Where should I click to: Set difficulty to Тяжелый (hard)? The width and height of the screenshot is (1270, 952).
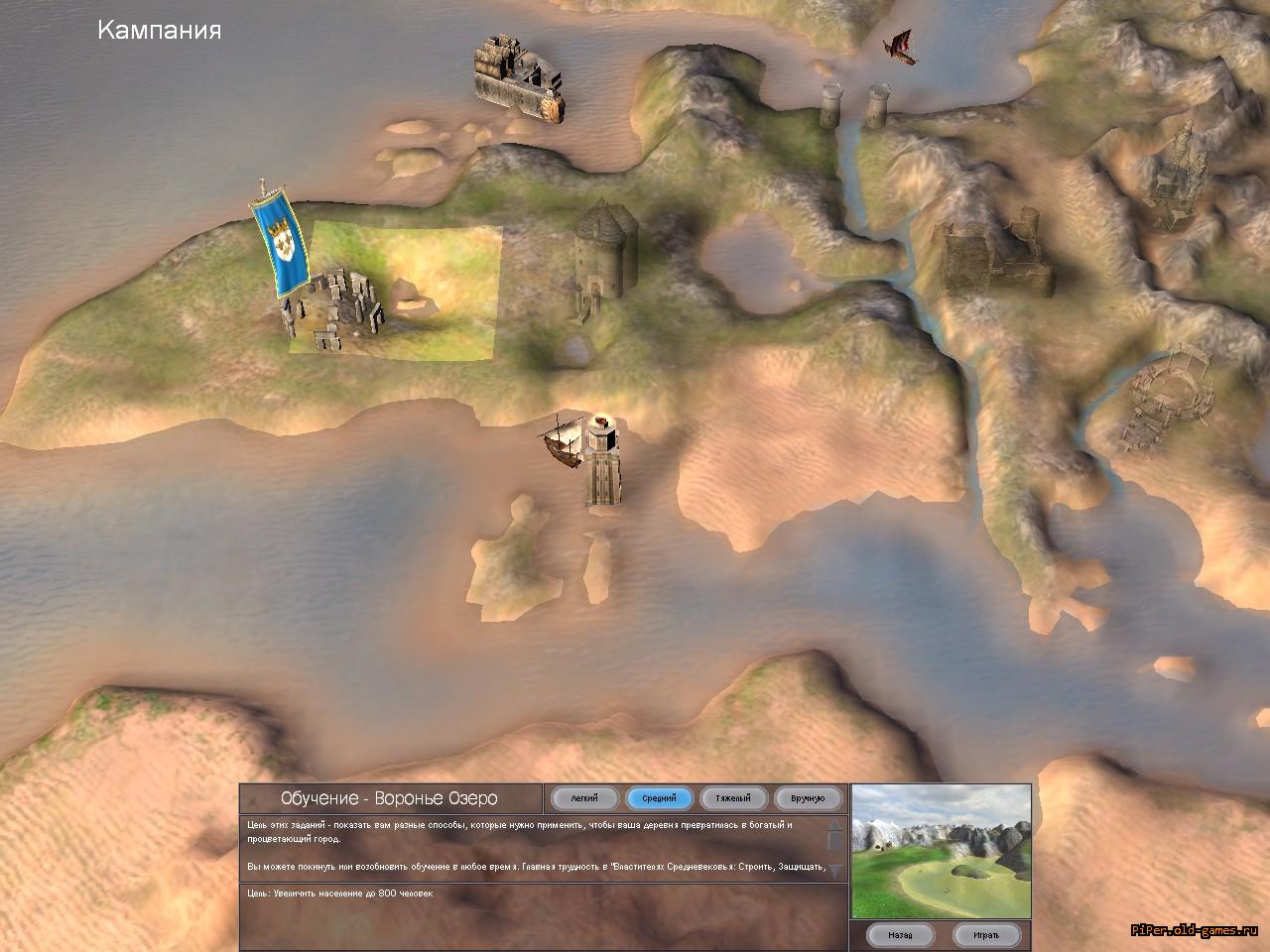point(733,798)
